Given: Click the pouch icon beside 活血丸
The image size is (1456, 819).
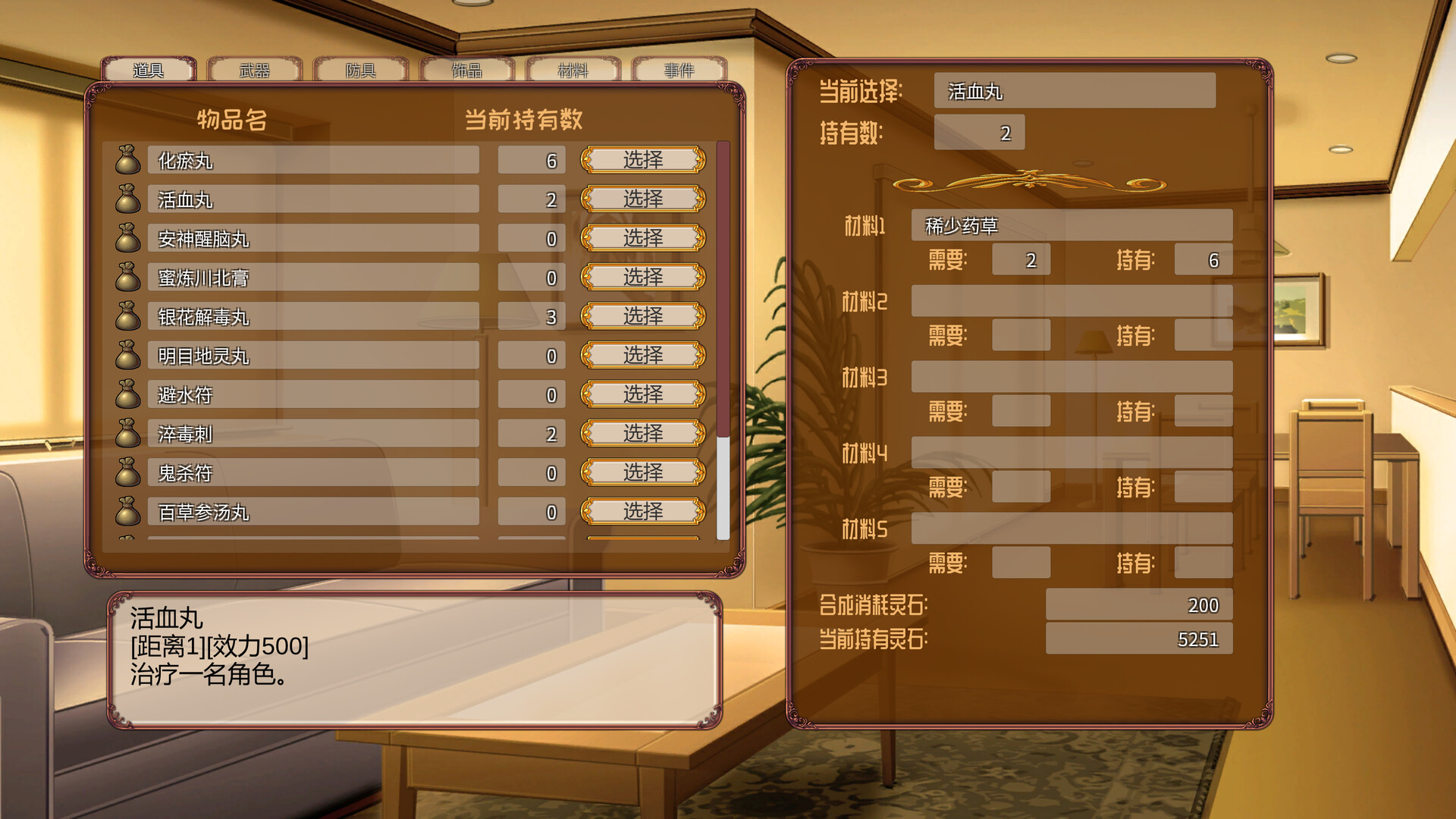Looking at the screenshot, I should (x=127, y=199).
